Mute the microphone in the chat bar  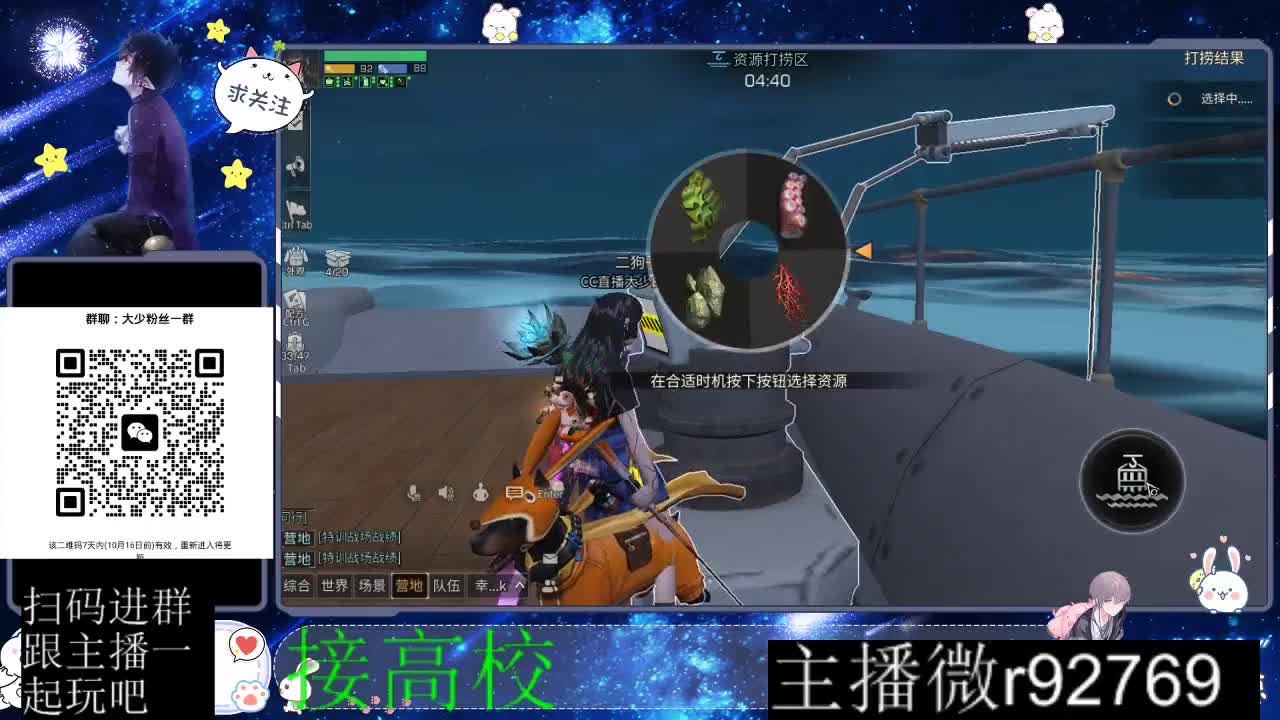[x=413, y=493]
